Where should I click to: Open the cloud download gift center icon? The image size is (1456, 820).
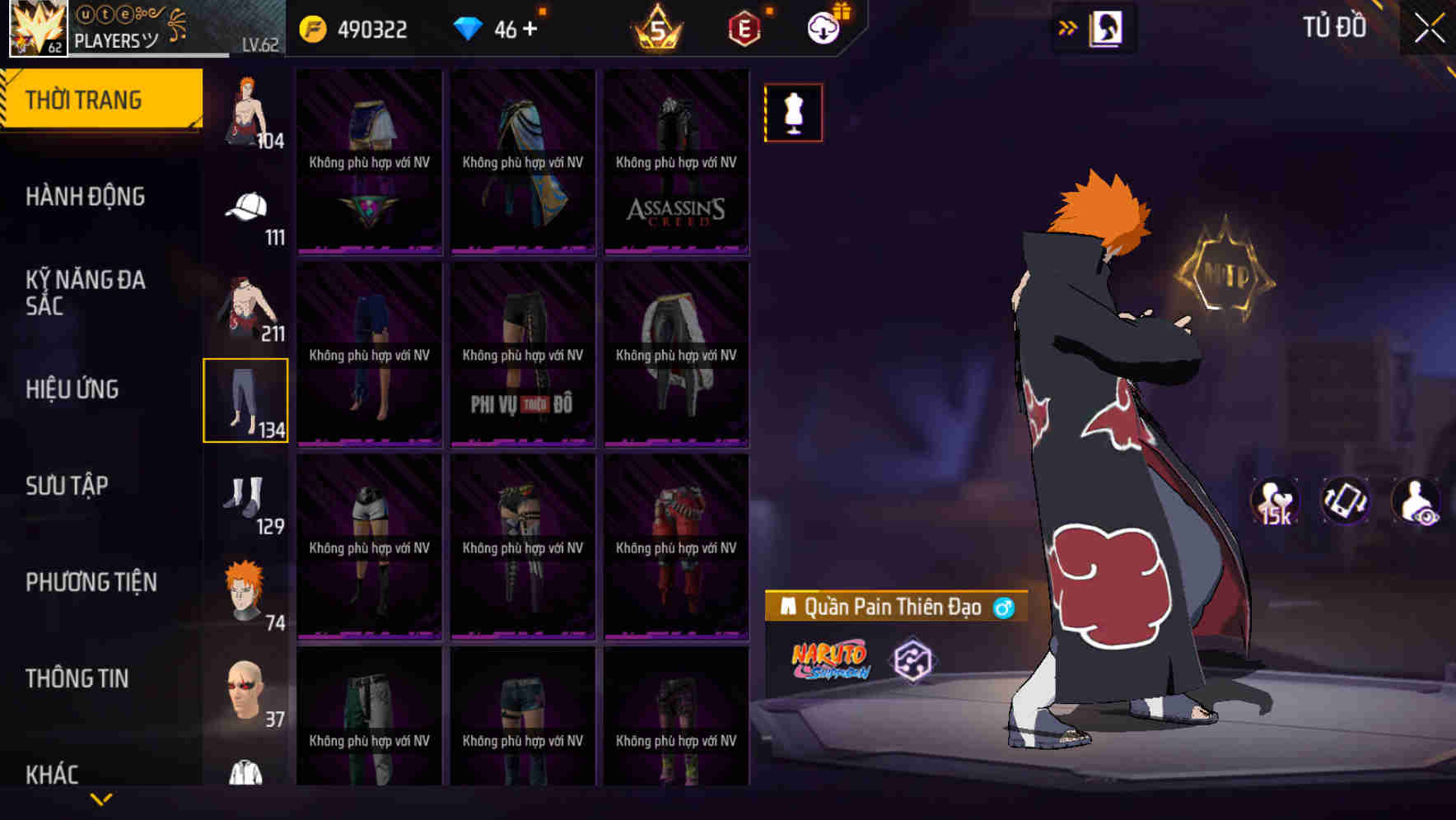point(822,27)
